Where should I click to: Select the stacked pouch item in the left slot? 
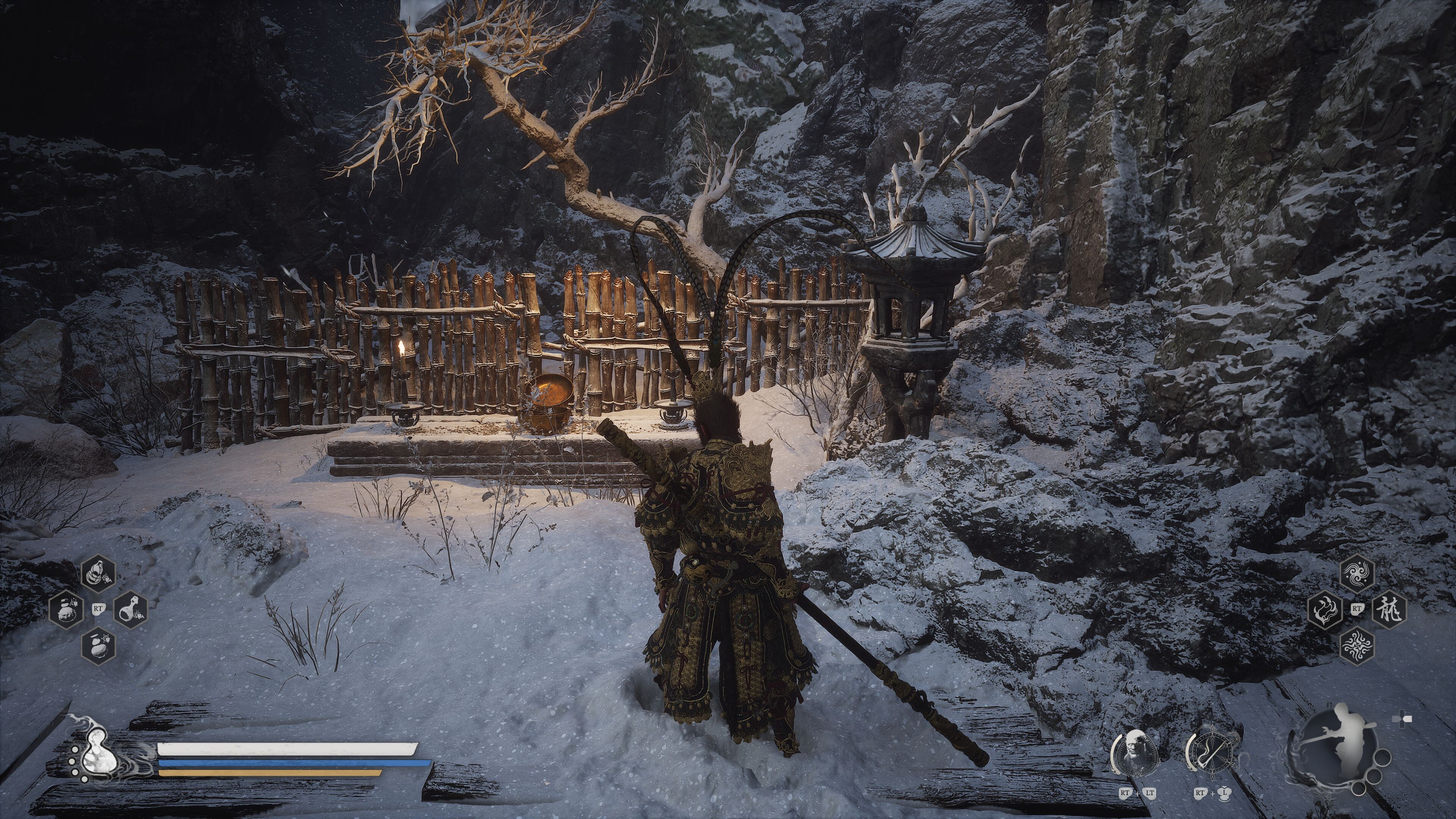tap(66, 610)
